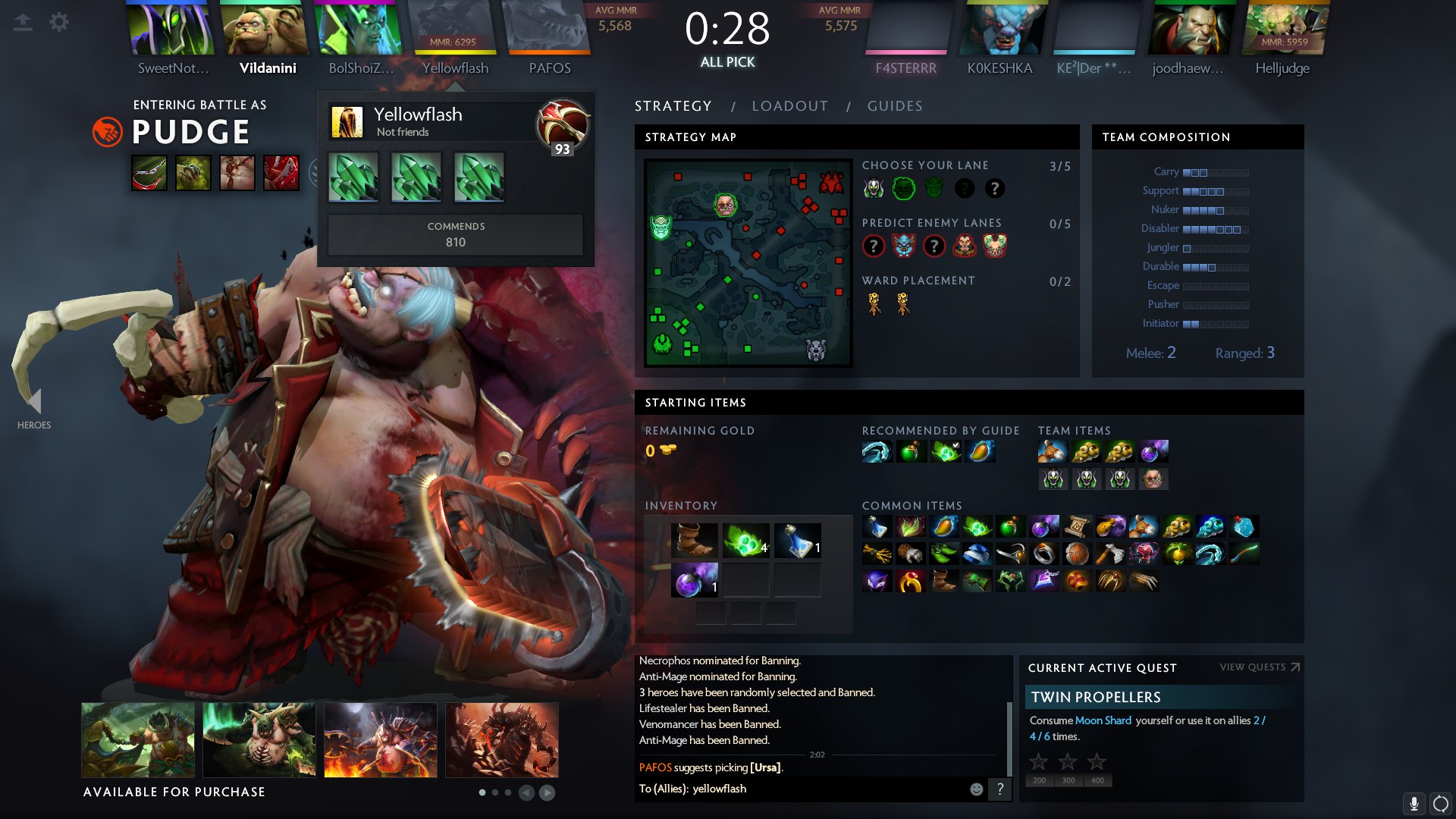Click the Smoke of Deceit inventory slot
Screen dimensions: 1456x819
click(694, 580)
